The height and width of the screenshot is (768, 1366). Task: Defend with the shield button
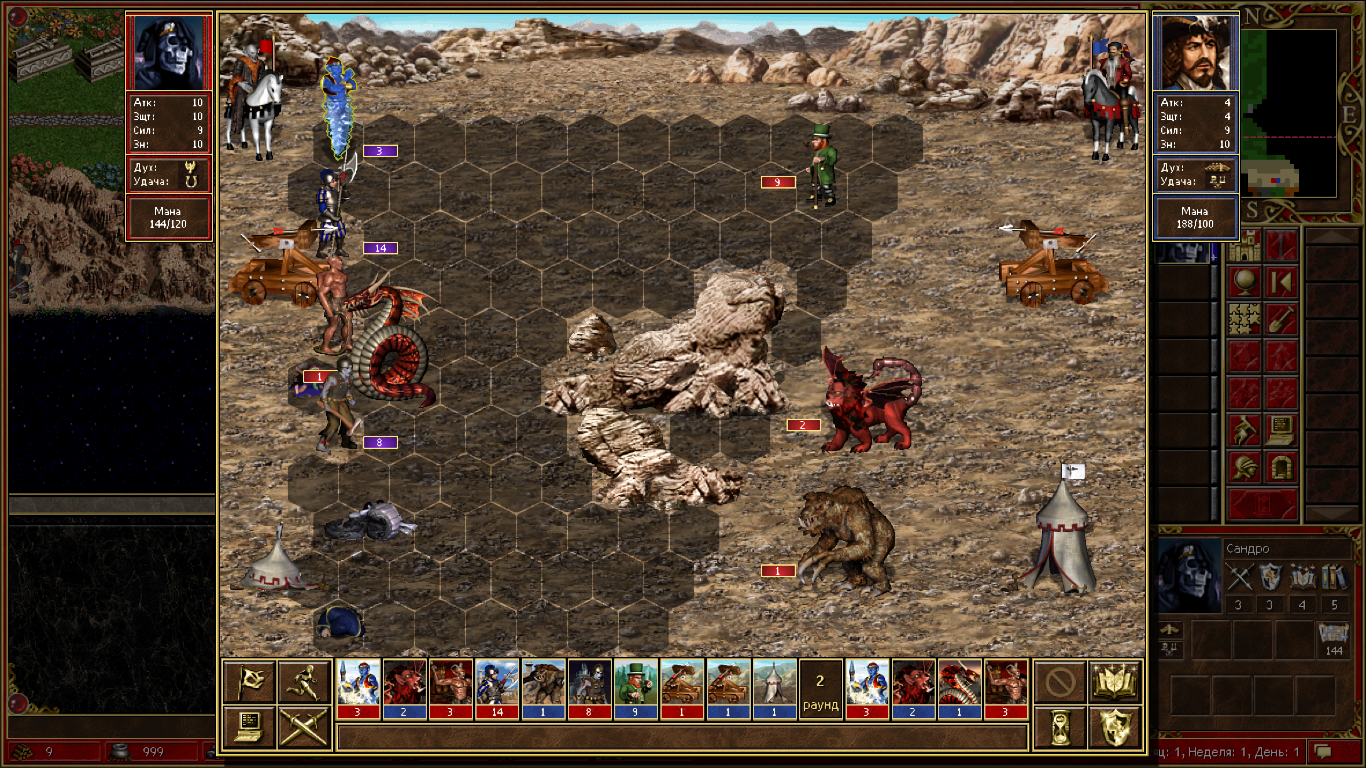click(x=1115, y=727)
